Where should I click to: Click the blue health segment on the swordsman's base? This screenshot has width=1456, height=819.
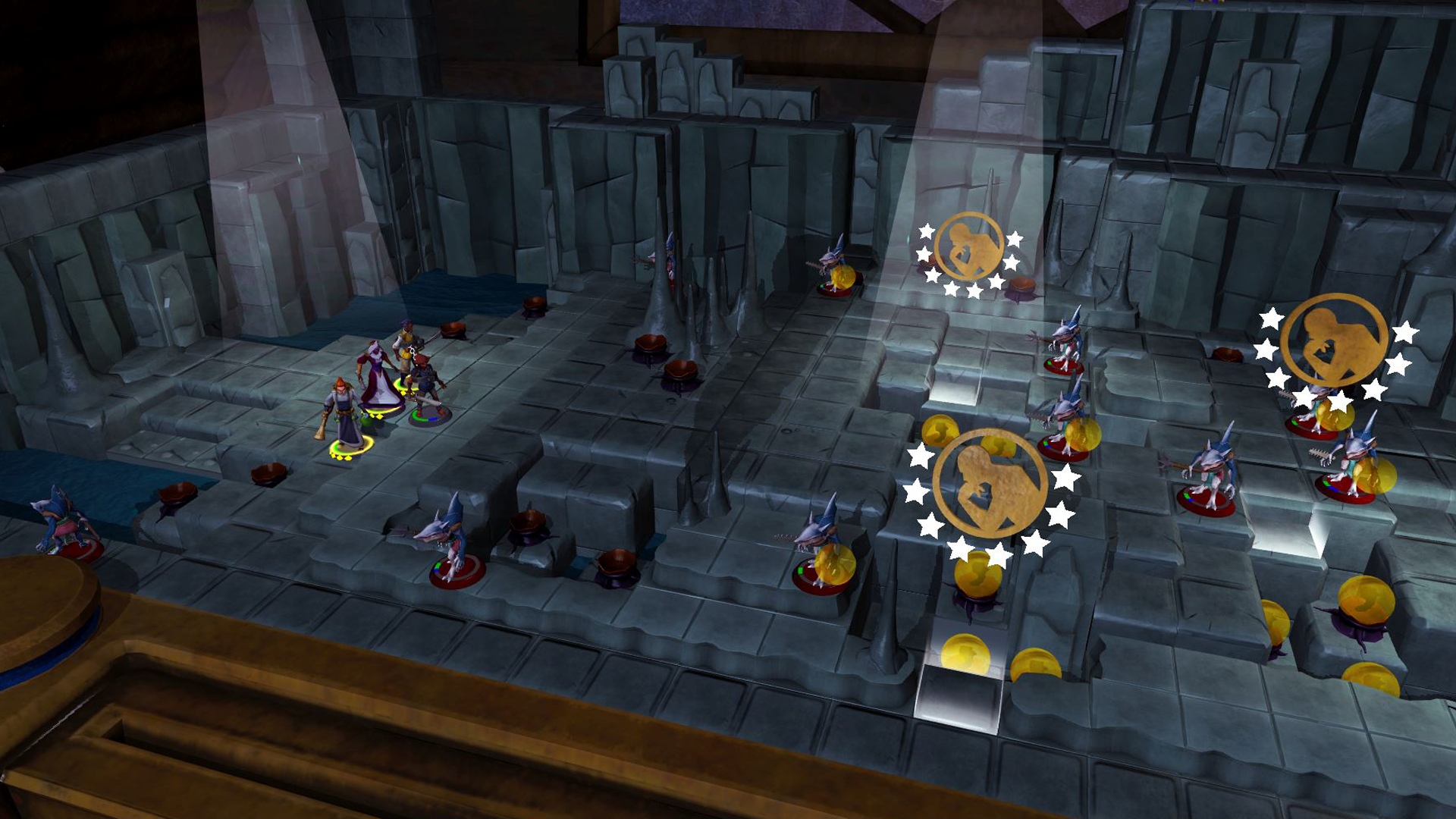(x=432, y=419)
